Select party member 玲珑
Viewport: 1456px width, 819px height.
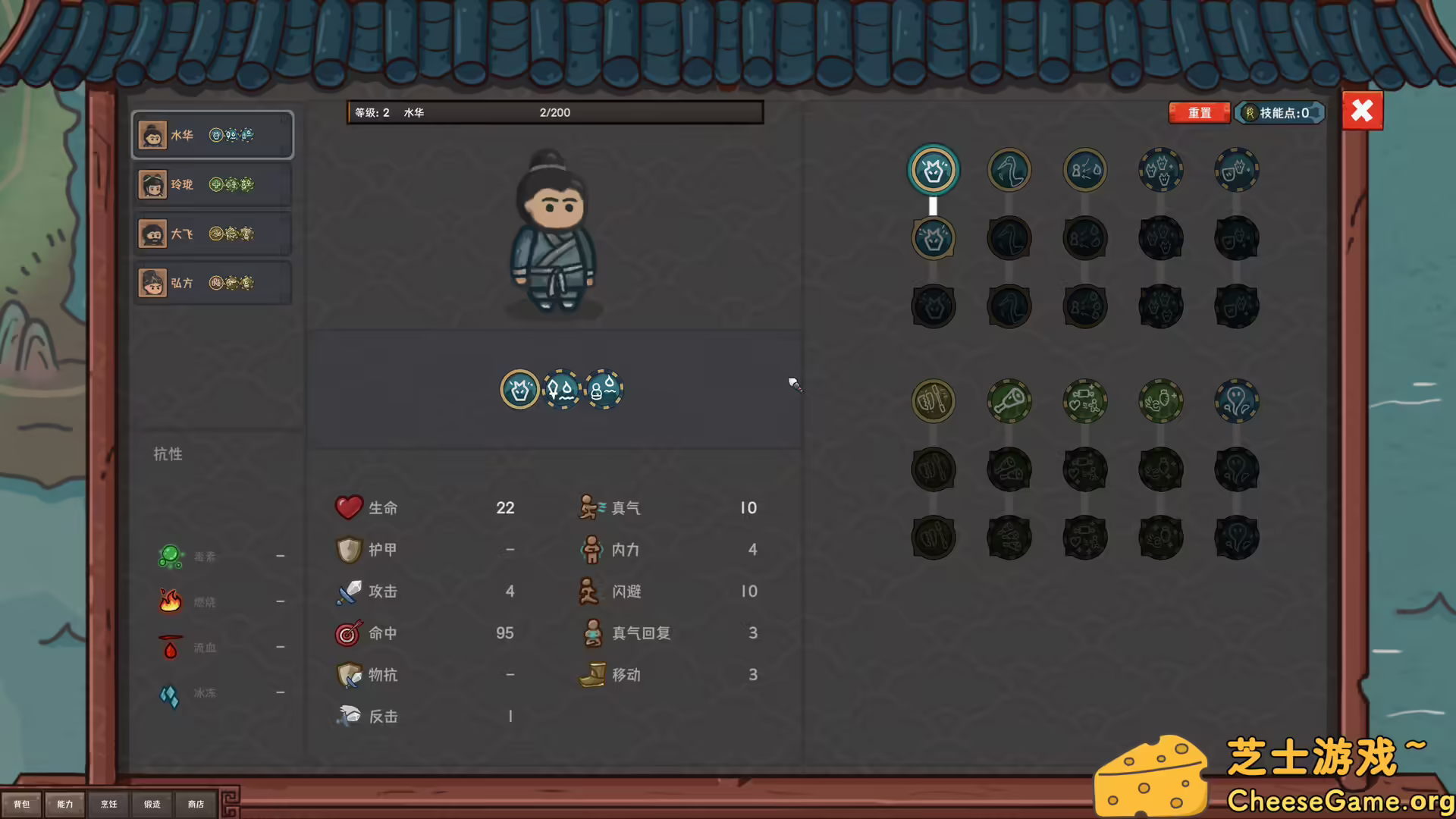(213, 184)
